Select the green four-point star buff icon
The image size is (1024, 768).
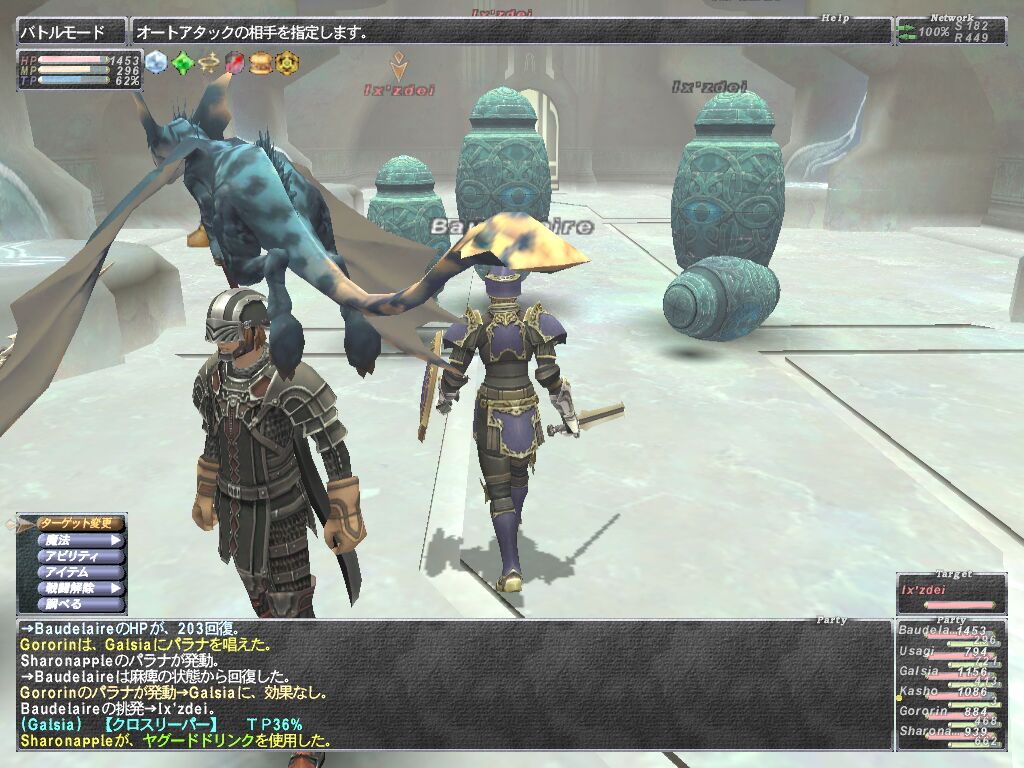pyautogui.click(x=181, y=62)
